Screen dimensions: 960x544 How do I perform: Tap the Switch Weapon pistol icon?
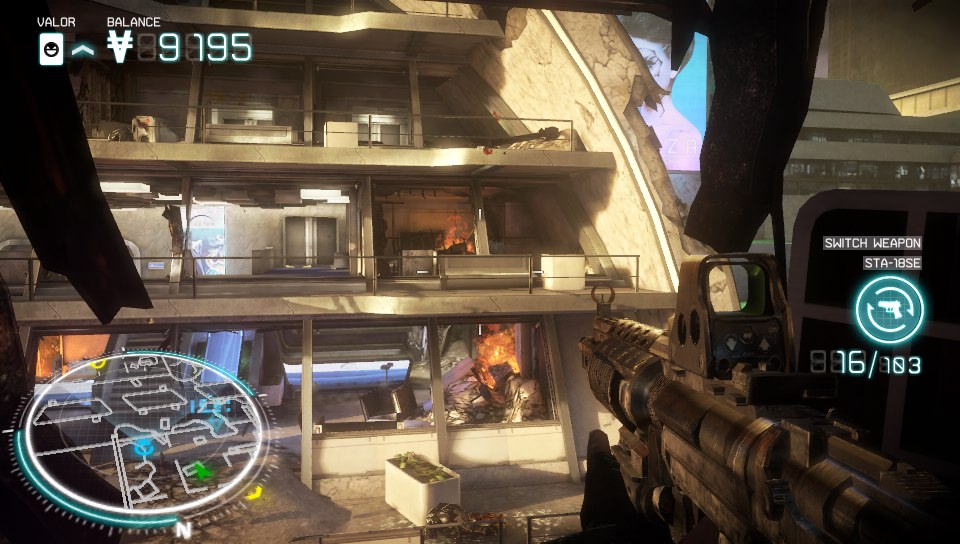pos(889,309)
